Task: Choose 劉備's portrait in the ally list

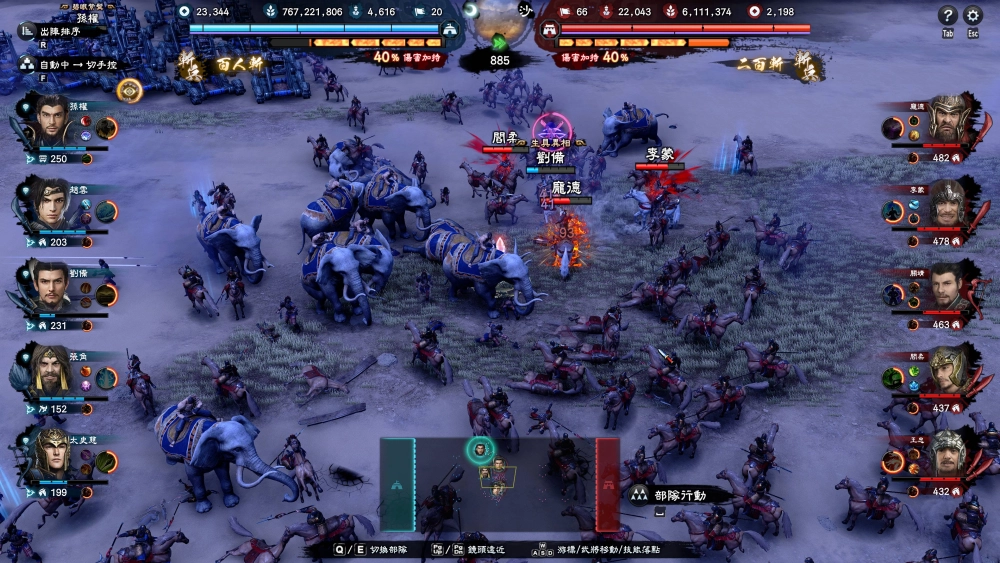Action: point(48,285)
